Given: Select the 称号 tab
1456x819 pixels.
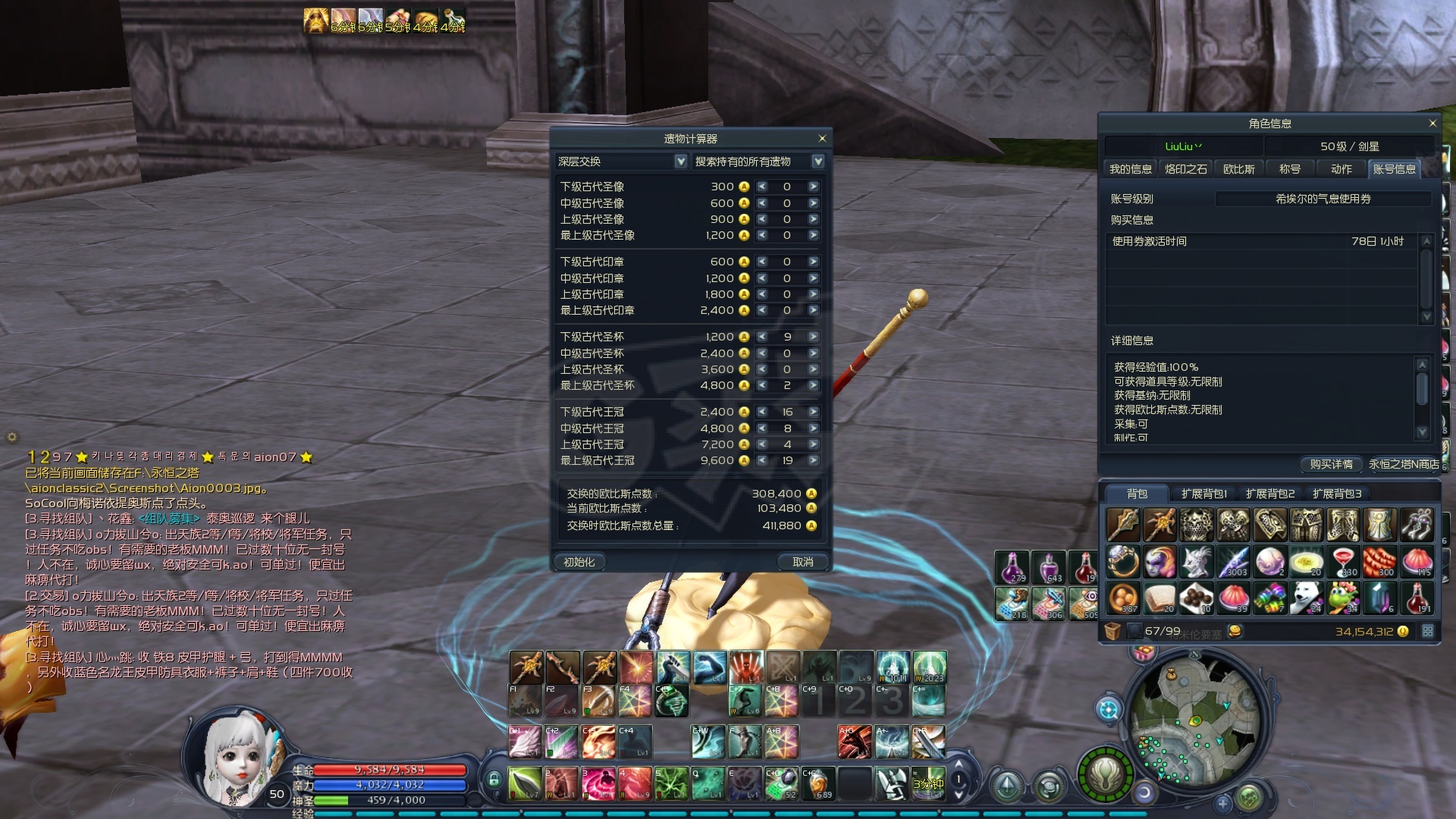Looking at the screenshot, I should coord(1289,169).
